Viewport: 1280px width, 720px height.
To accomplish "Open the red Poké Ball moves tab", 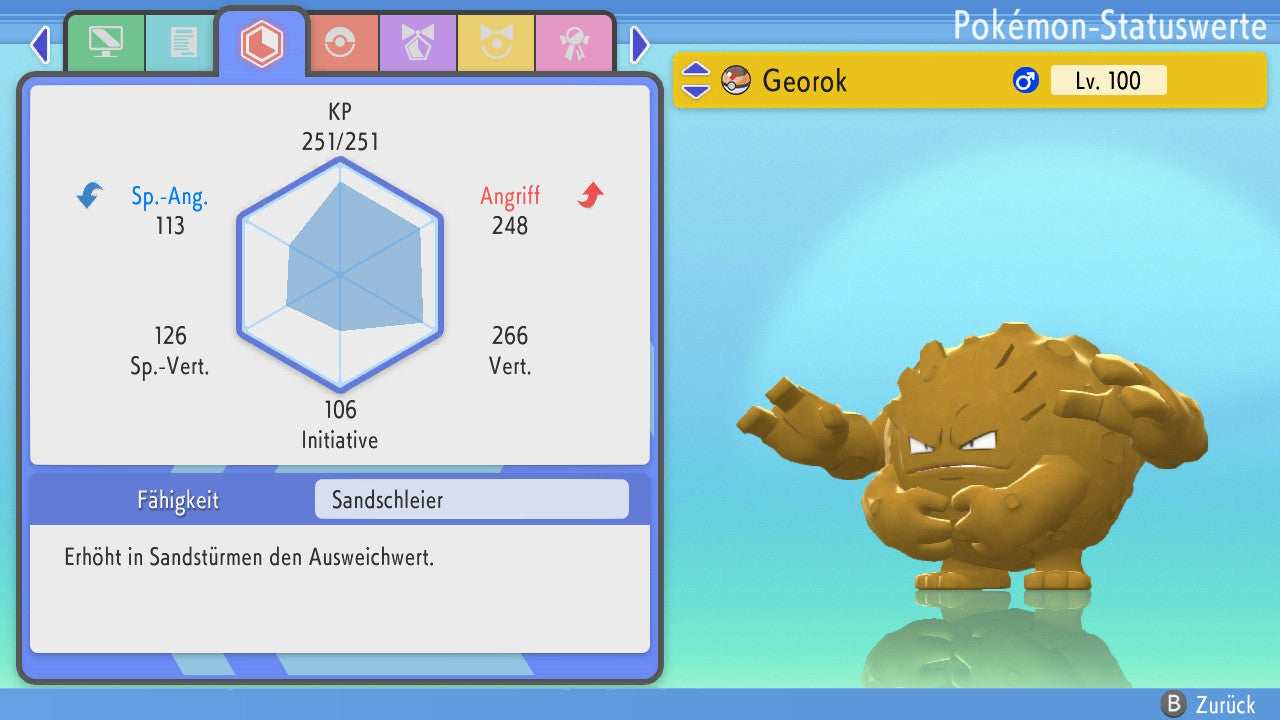I will tap(340, 43).
